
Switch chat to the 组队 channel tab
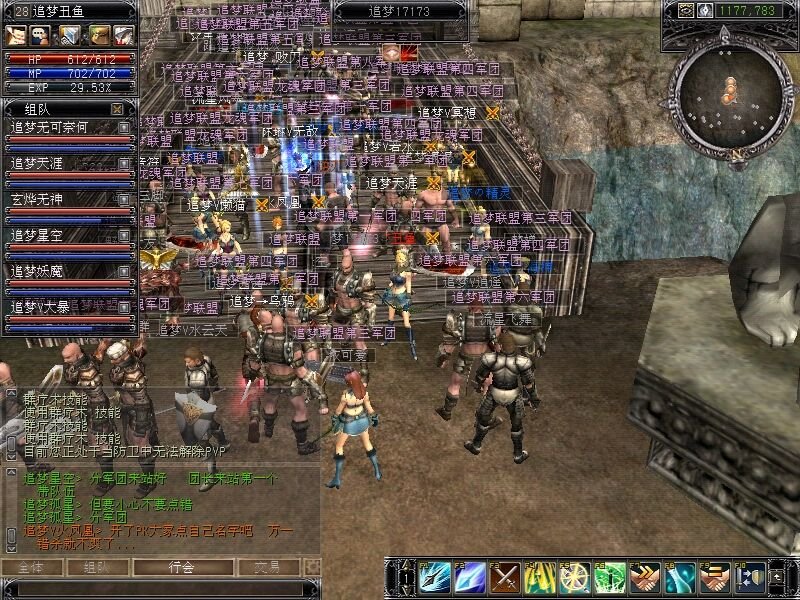pyautogui.click(x=97, y=567)
